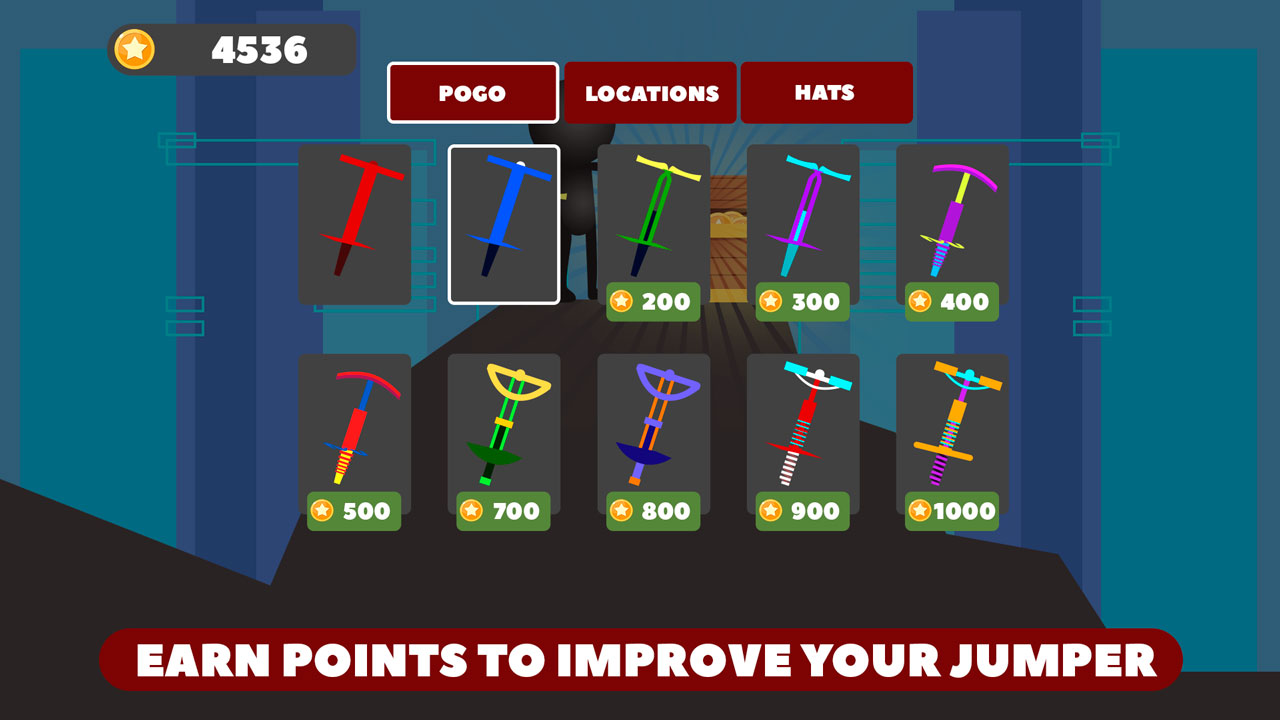The width and height of the screenshot is (1280, 720).
Task: Open the HATS tab
Action: tap(826, 93)
